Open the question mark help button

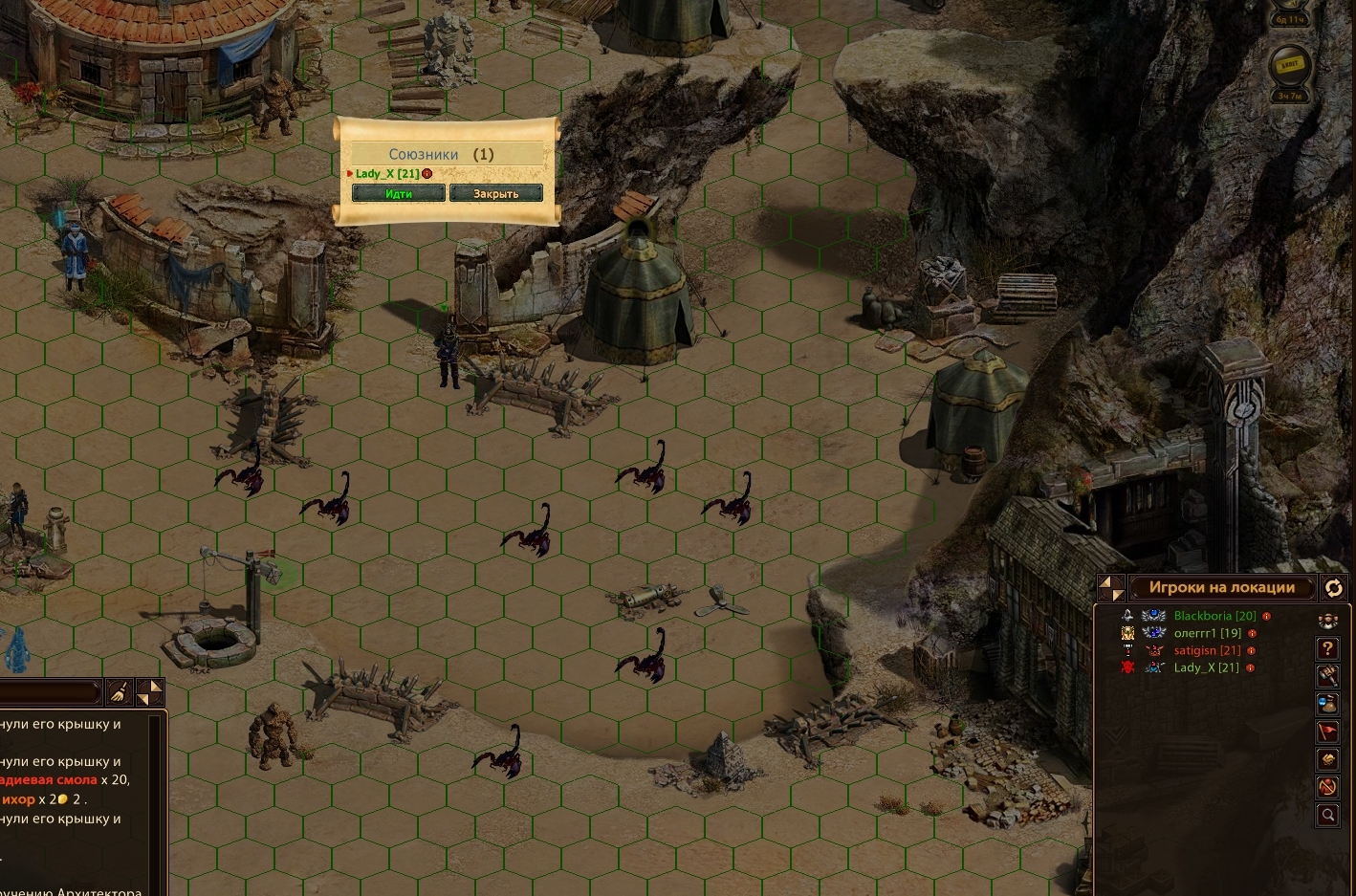[x=1328, y=648]
